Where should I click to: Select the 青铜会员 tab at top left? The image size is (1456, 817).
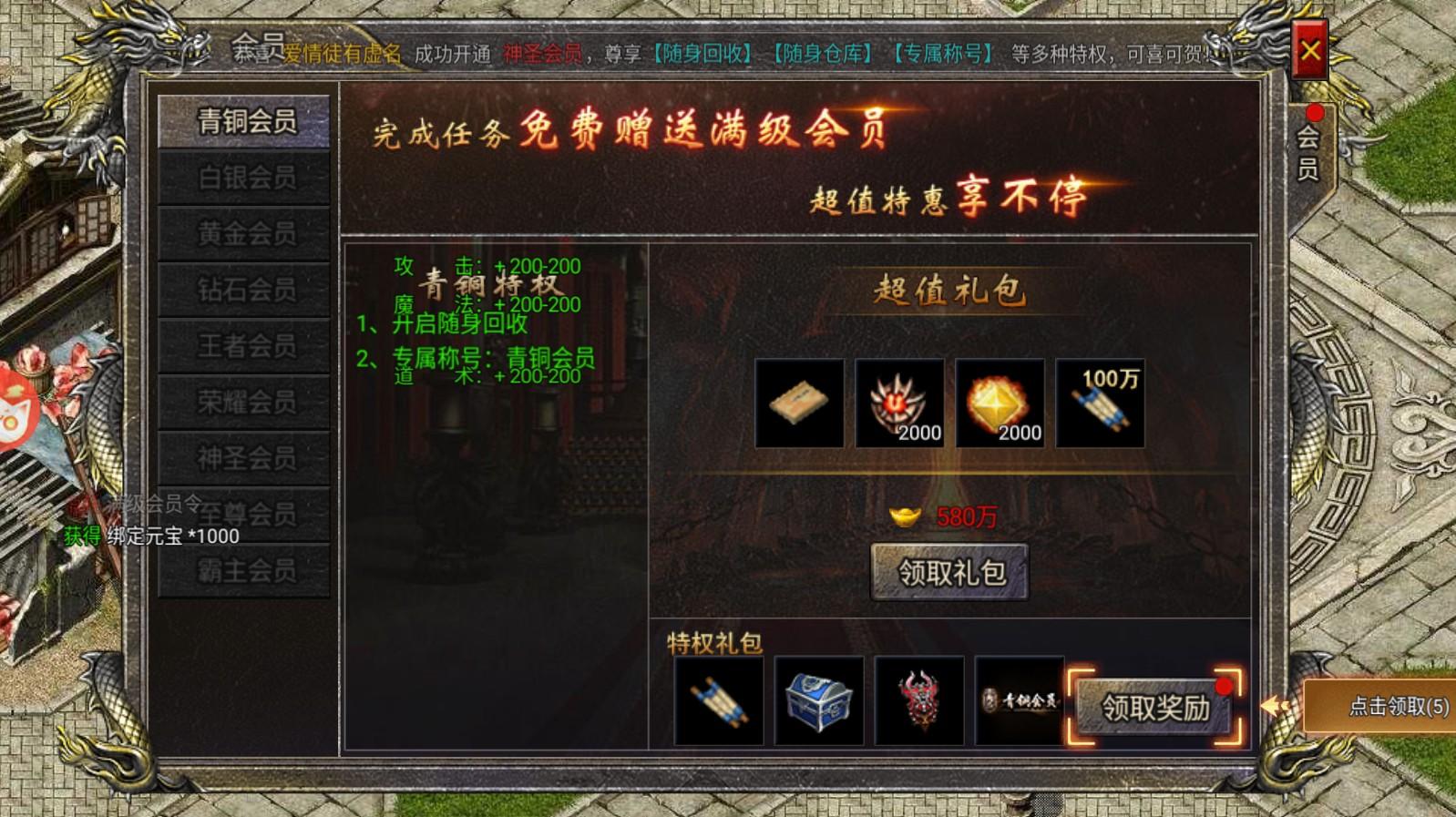click(242, 121)
